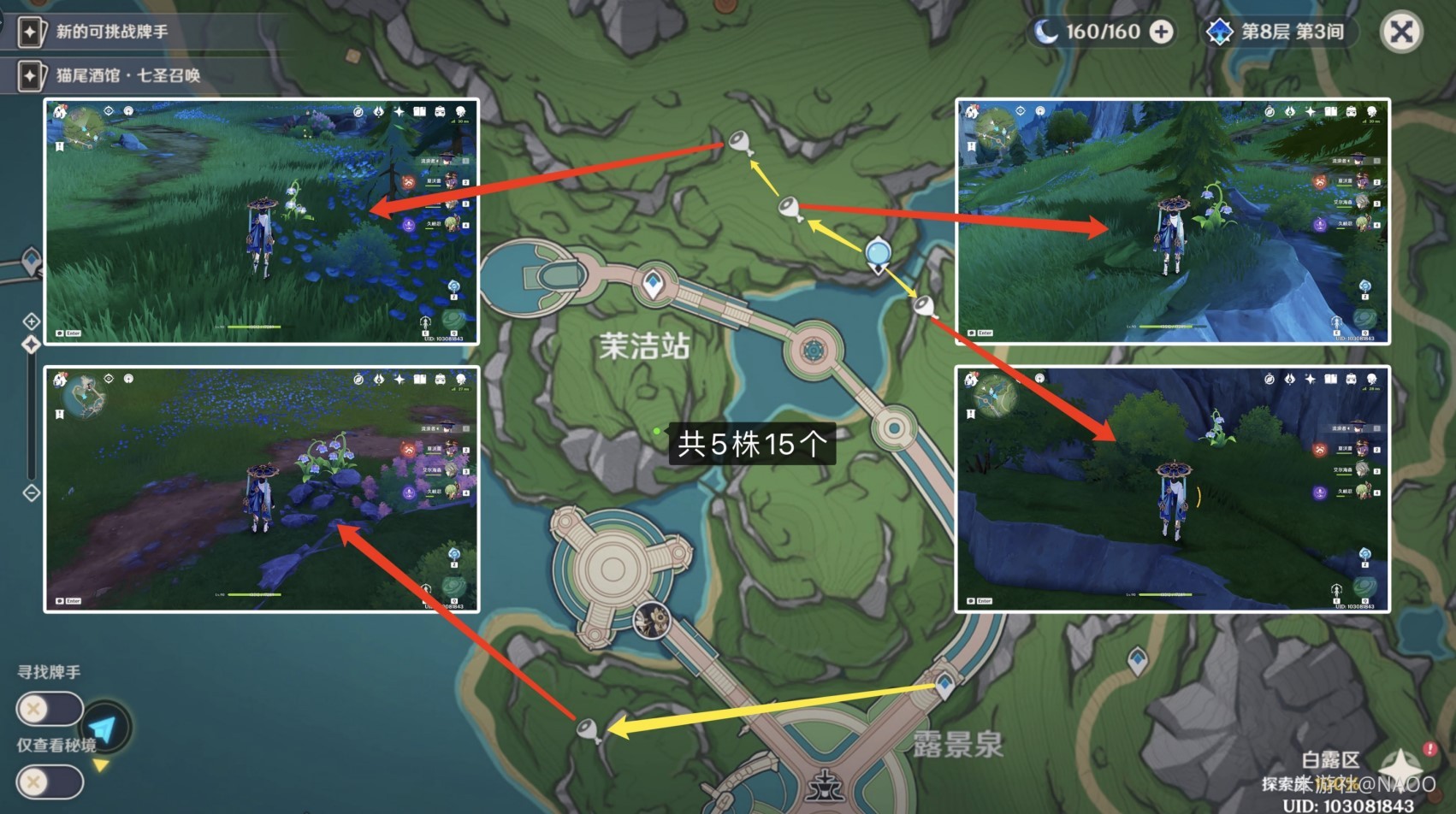This screenshot has height=814, width=1456.
Task: Click the seed pin beside the yellow arrow mid-map
Action: pos(788,205)
